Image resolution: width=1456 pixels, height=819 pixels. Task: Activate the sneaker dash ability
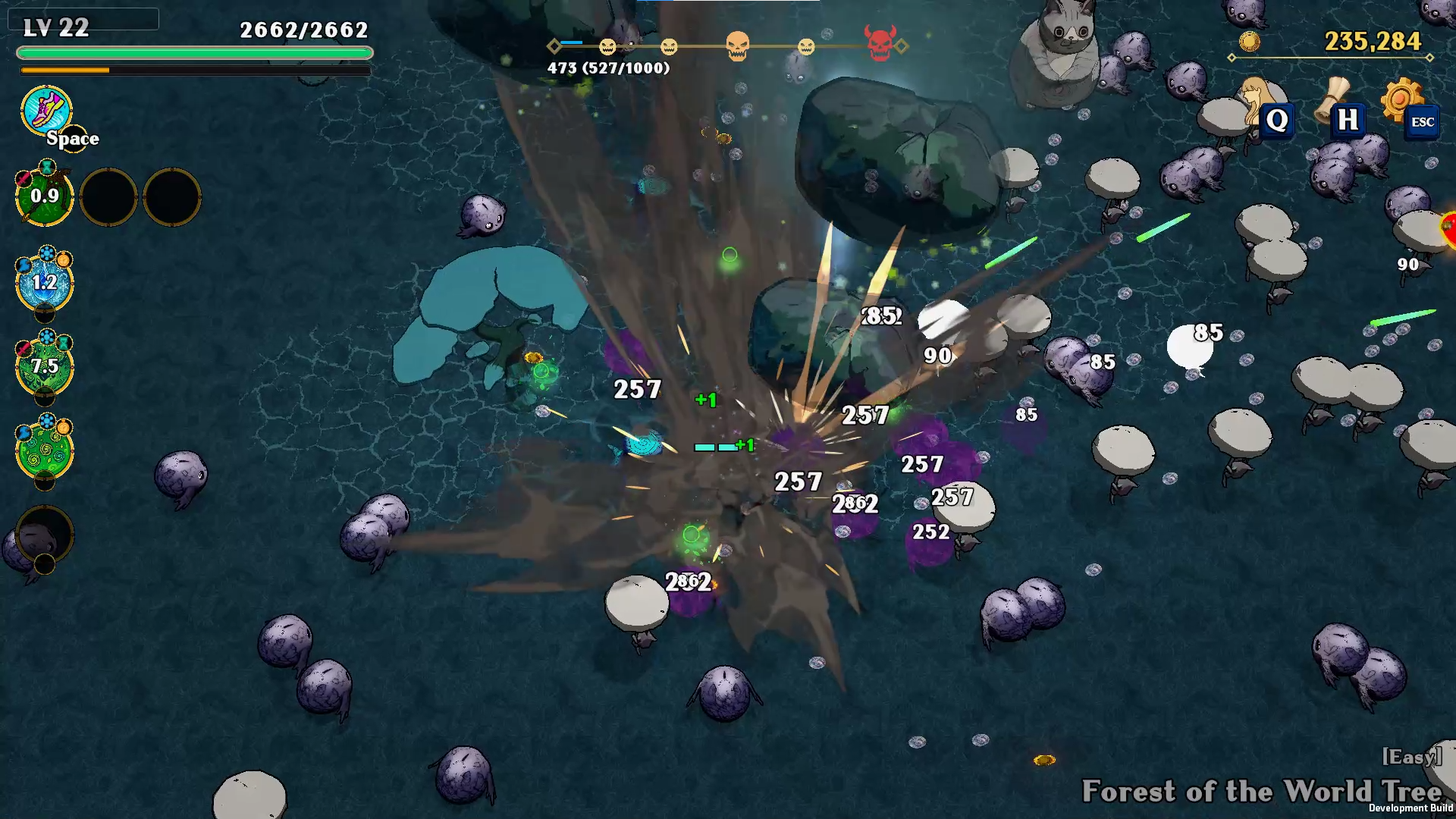click(x=46, y=111)
